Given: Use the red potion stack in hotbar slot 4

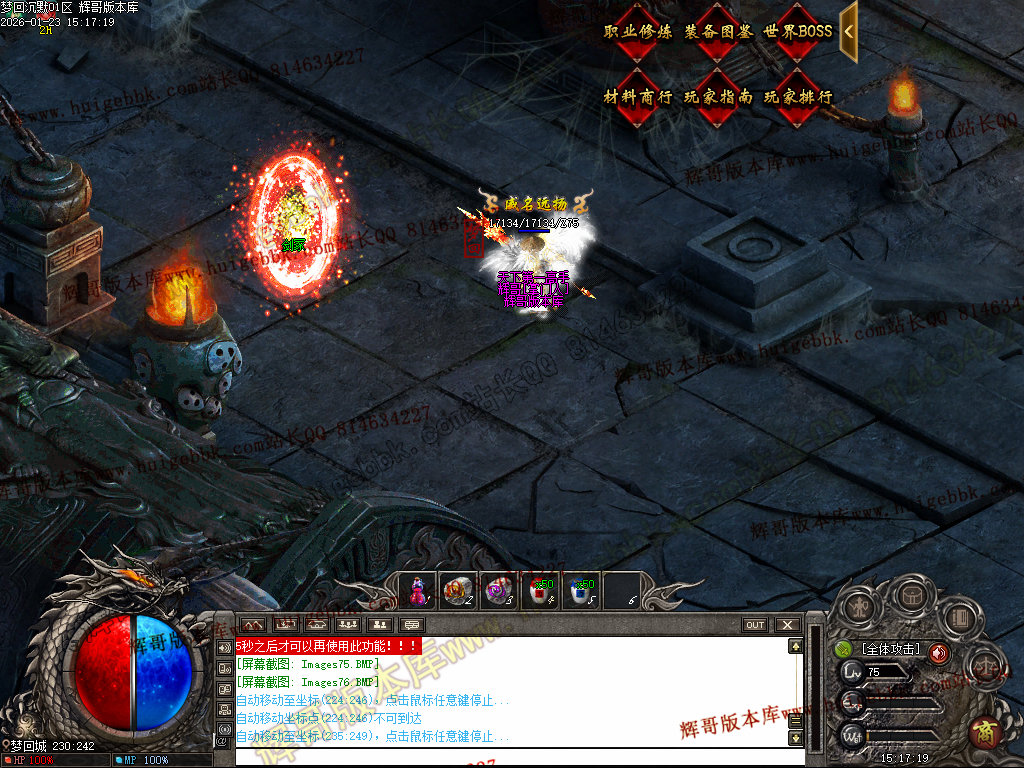Looking at the screenshot, I should (x=540, y=591).
